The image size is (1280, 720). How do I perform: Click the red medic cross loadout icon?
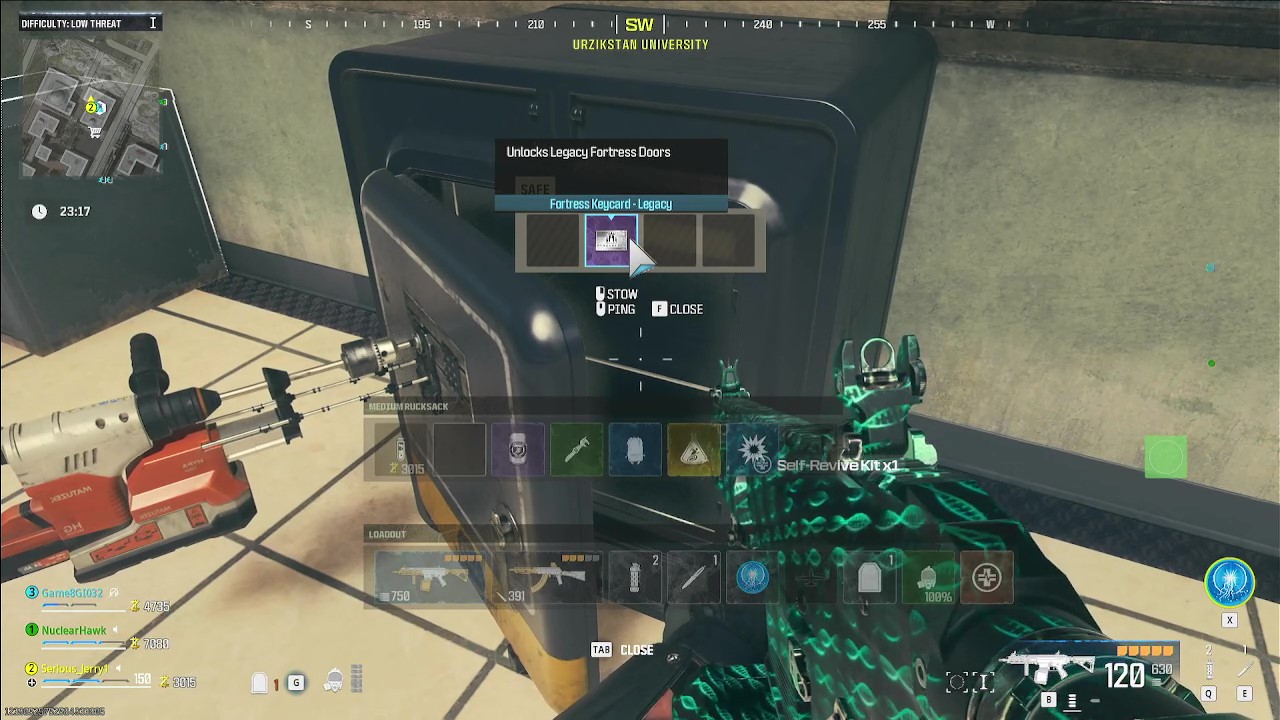point(986,577)
